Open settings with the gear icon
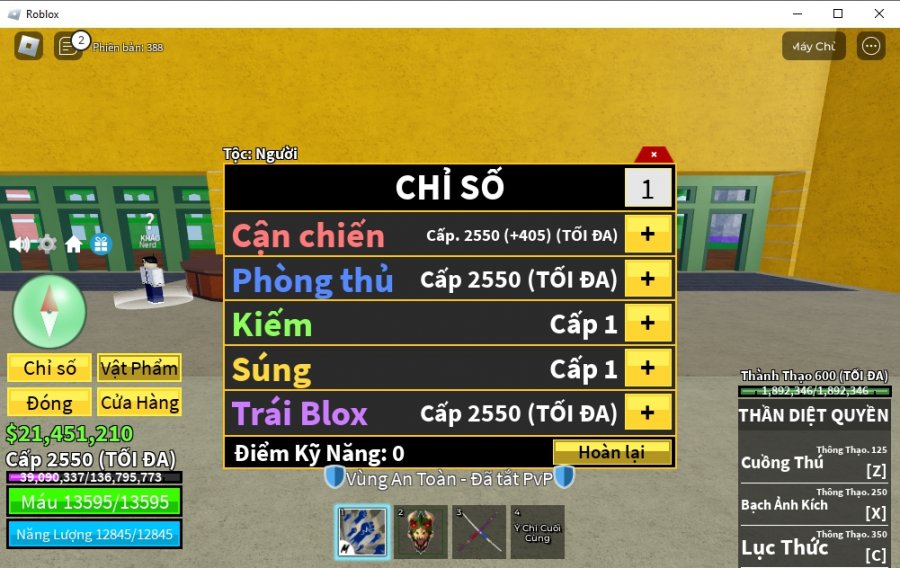The height and width of the screenshot is (568, 900). 46,243
